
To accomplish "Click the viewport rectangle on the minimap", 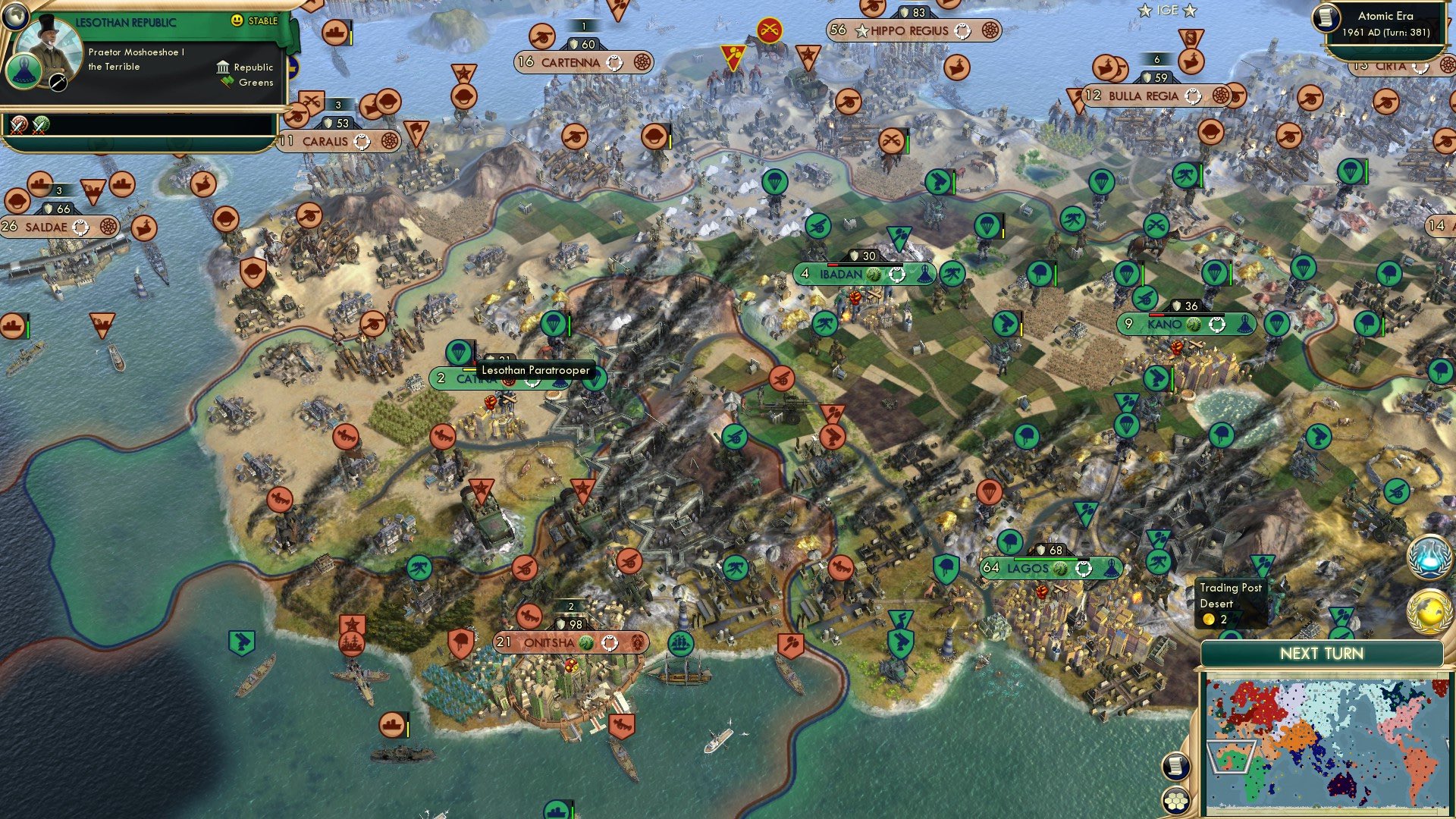I will click(1232, 757).
